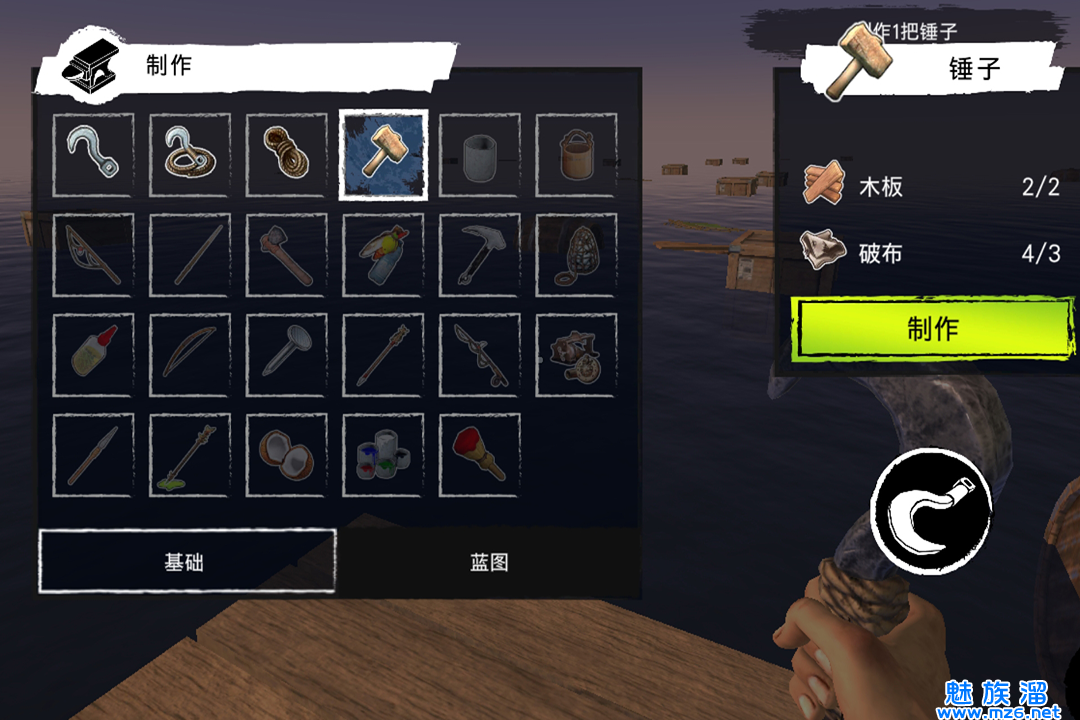Select the grey cup recipe

click(480, 154)
